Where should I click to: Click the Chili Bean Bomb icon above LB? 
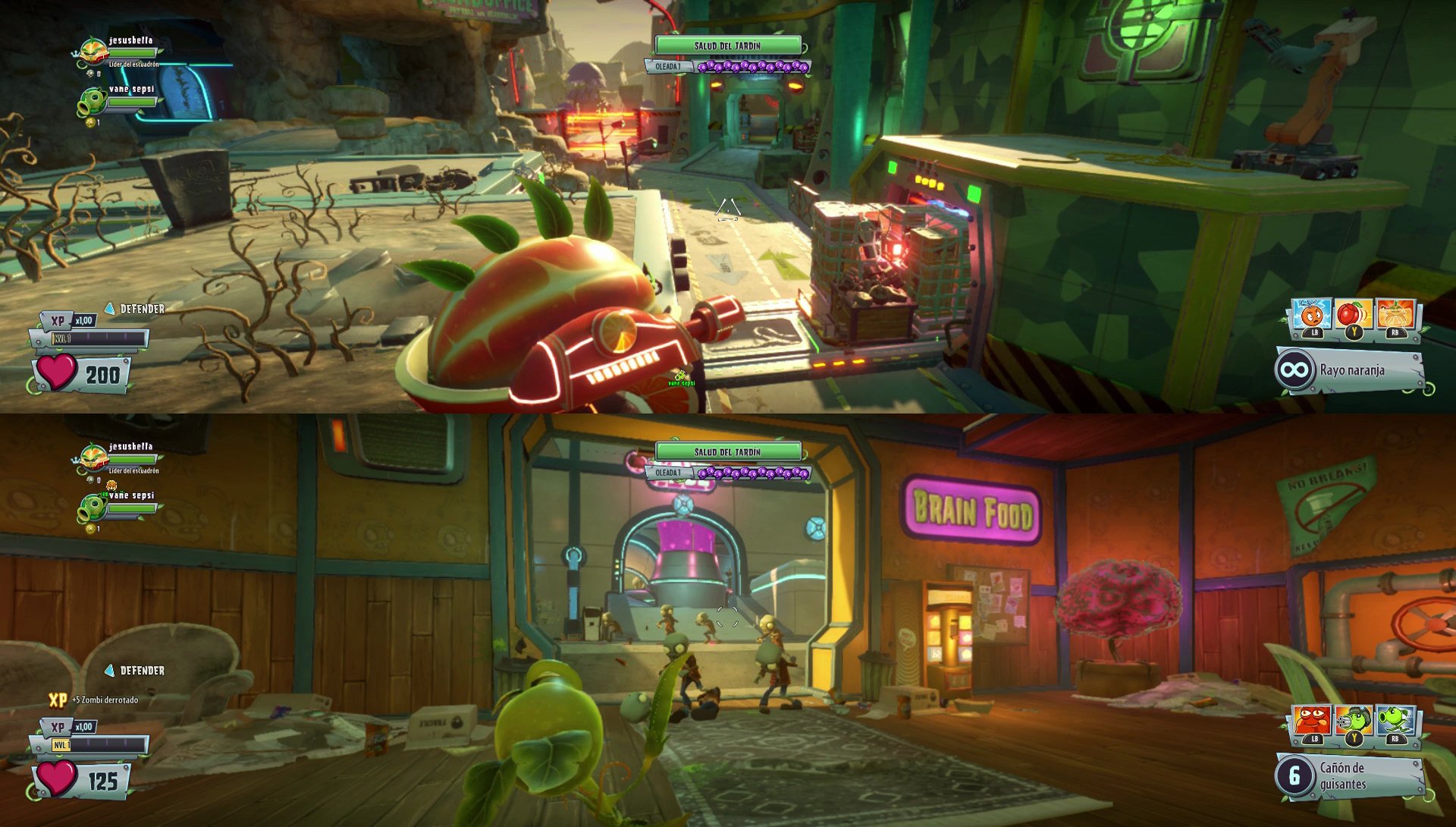[x=1311, y=719]
